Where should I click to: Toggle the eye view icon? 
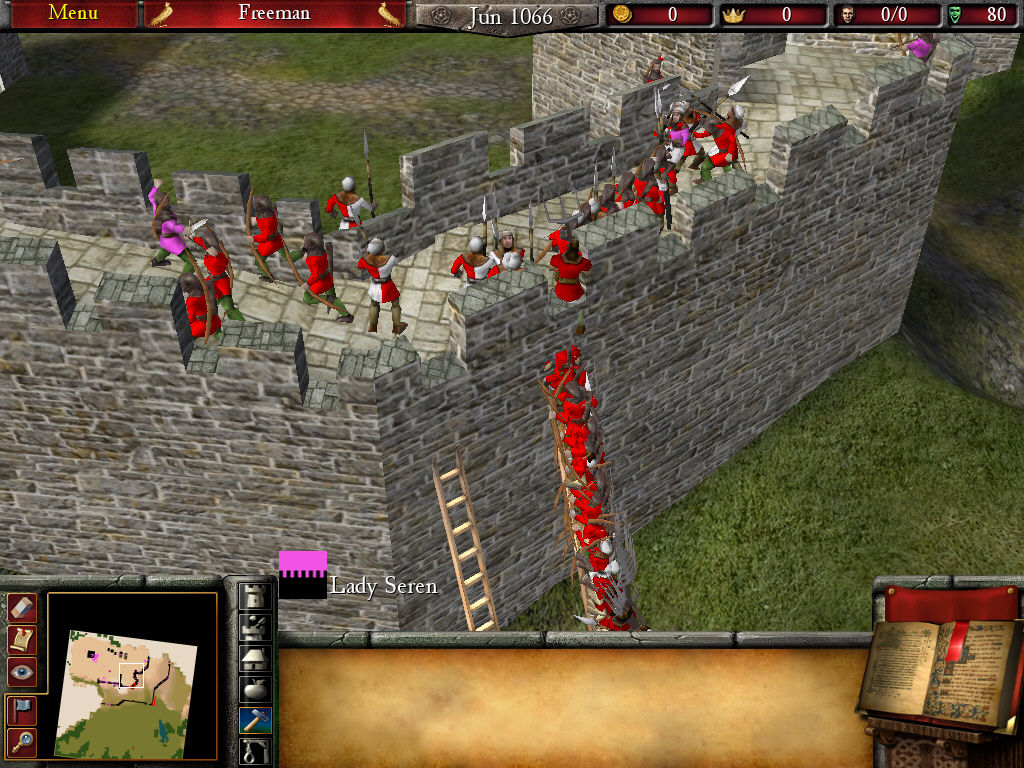point(22,672)
